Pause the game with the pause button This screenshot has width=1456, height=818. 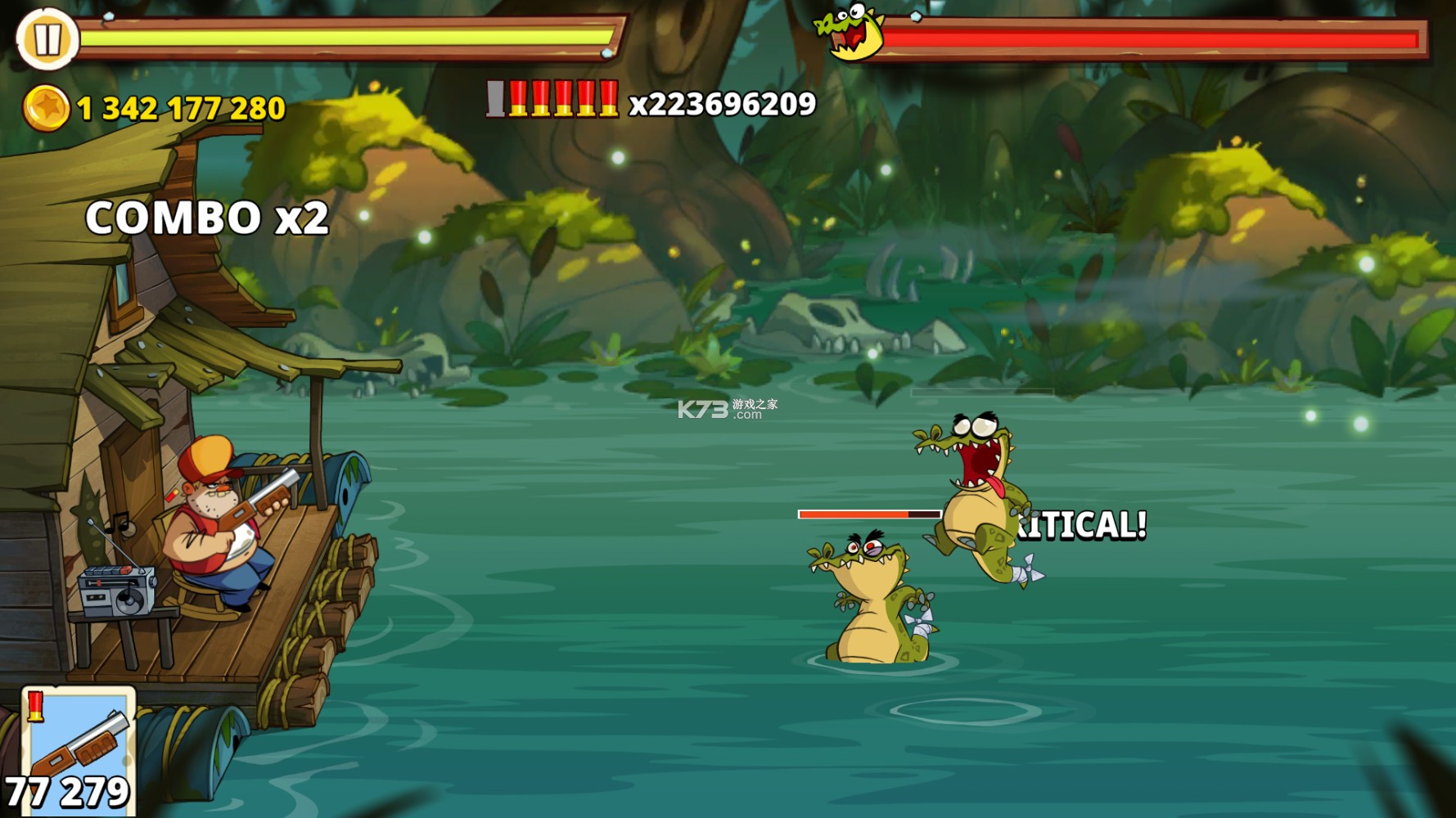pyautogui.click(x=47, y=38)
